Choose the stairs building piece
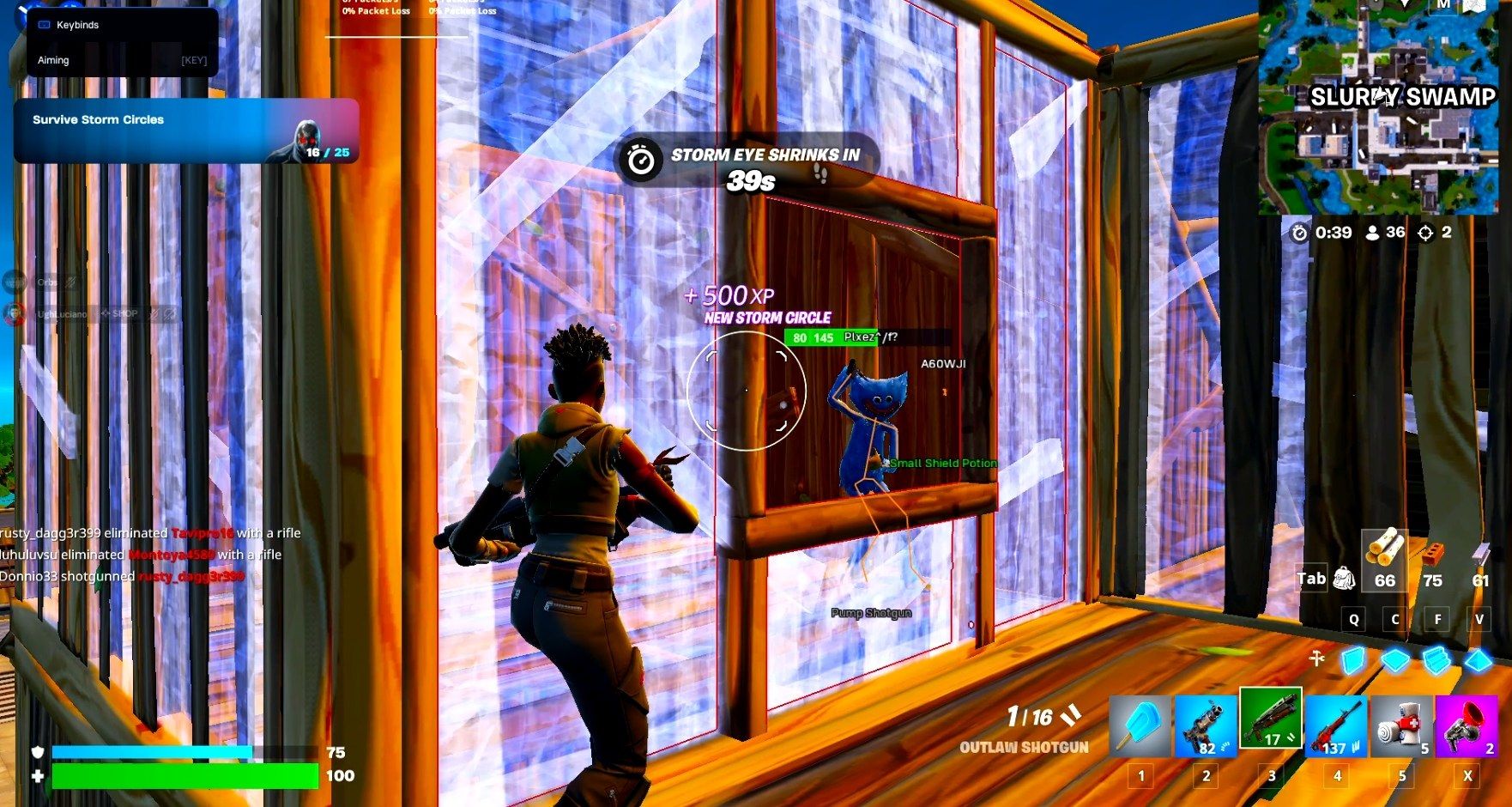1512x807 pixels. pos(1436,659)
